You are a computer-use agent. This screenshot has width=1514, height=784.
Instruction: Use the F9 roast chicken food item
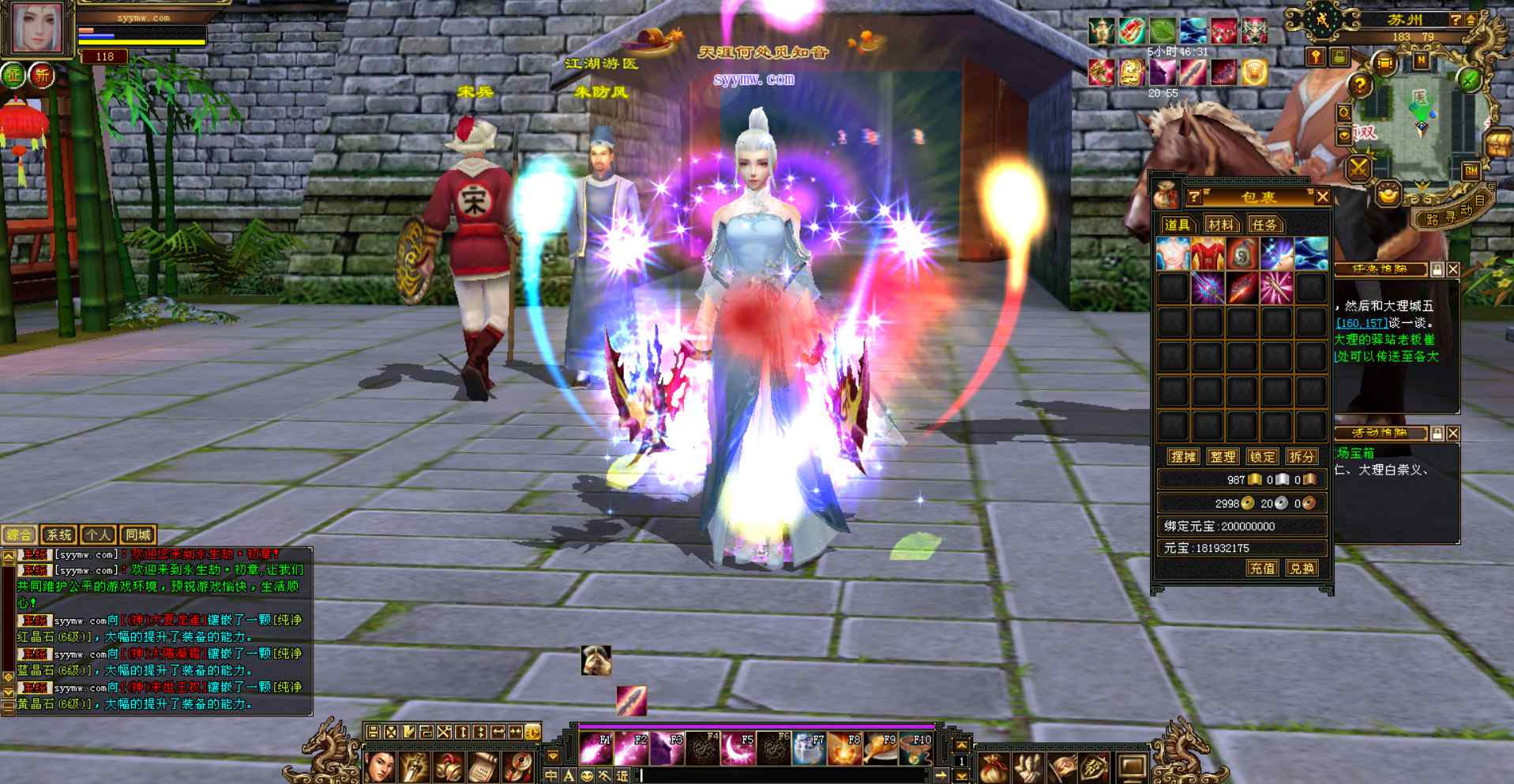(880, 748)
